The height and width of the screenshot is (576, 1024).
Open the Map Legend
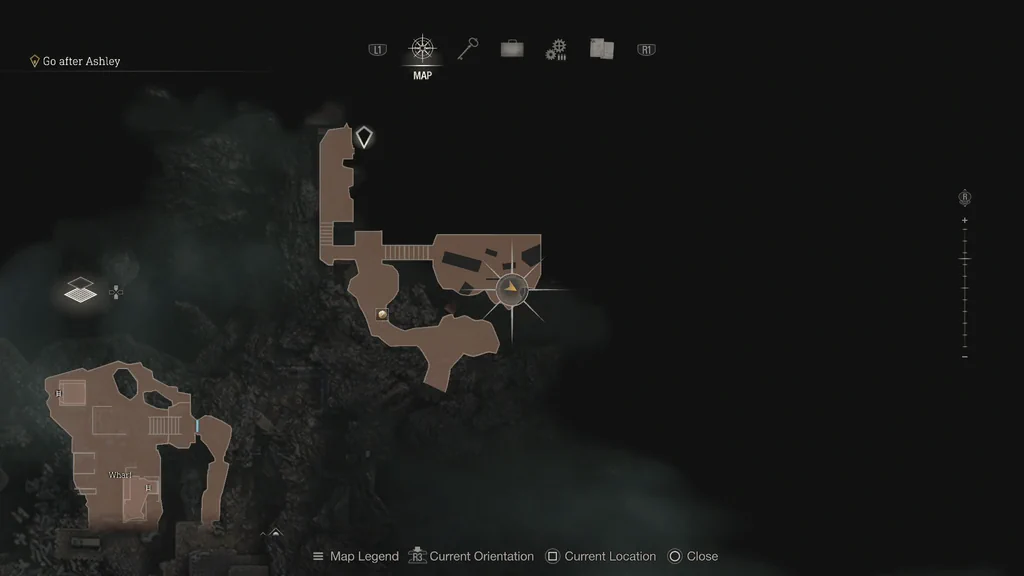click(355, 556)
